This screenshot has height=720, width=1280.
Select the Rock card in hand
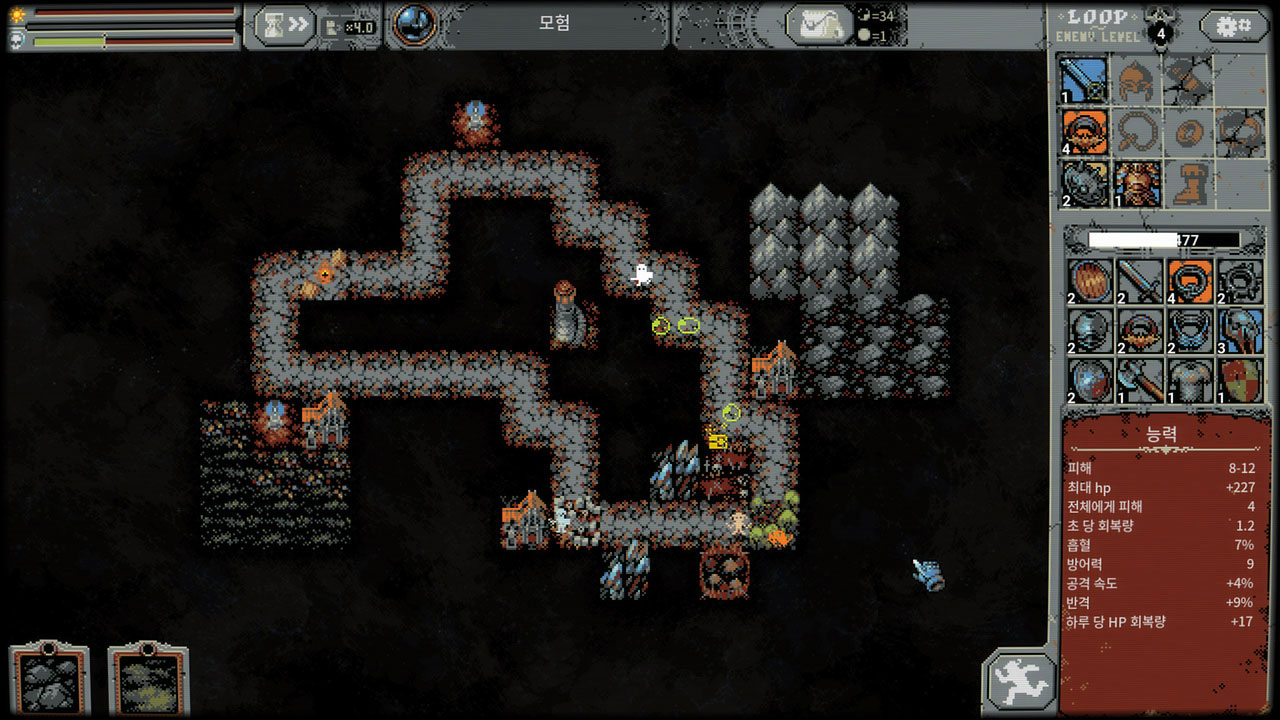click(x=49, y=681)
